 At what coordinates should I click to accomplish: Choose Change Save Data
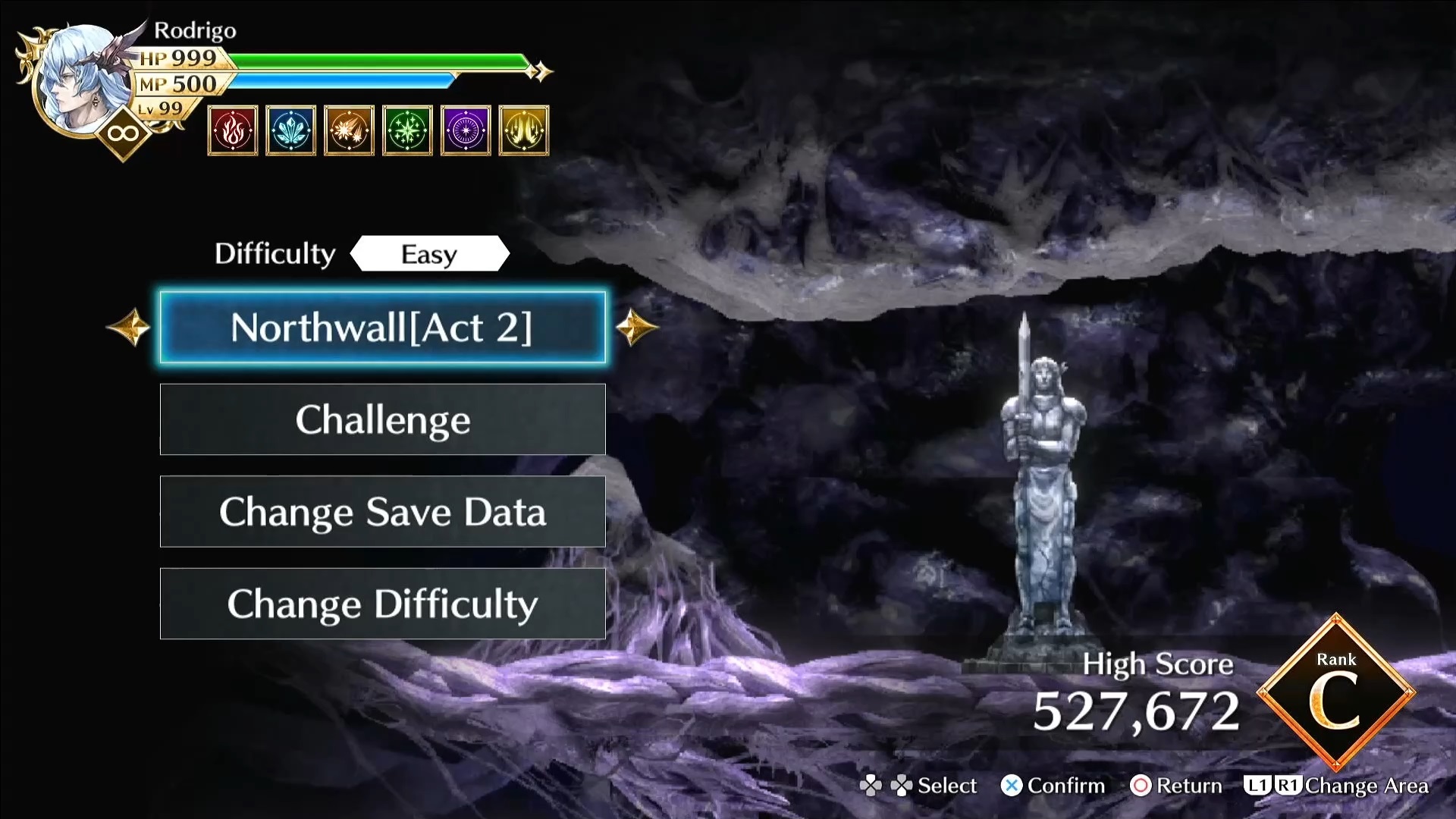(x=382, y=512)
